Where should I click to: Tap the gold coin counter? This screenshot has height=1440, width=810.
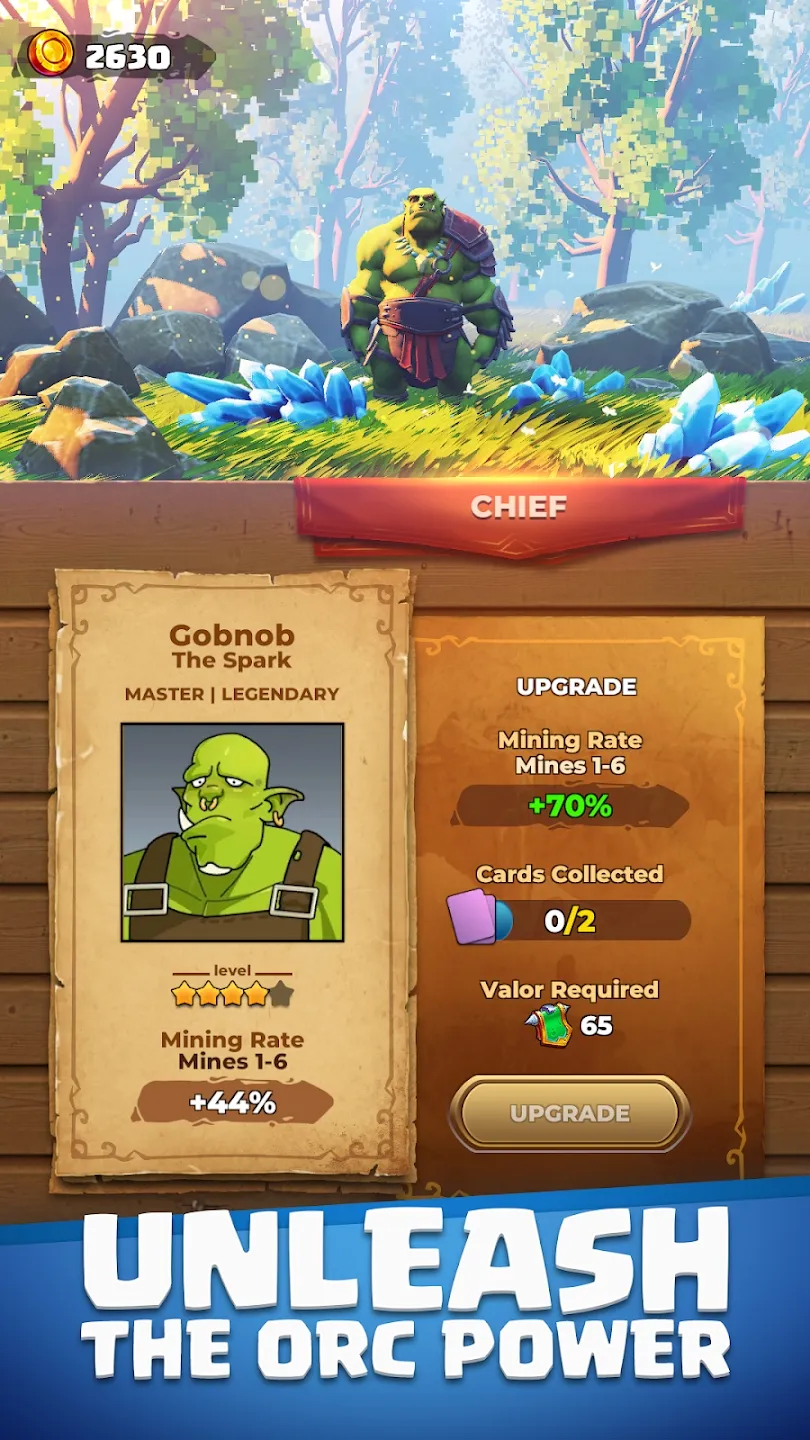(115, 56)
